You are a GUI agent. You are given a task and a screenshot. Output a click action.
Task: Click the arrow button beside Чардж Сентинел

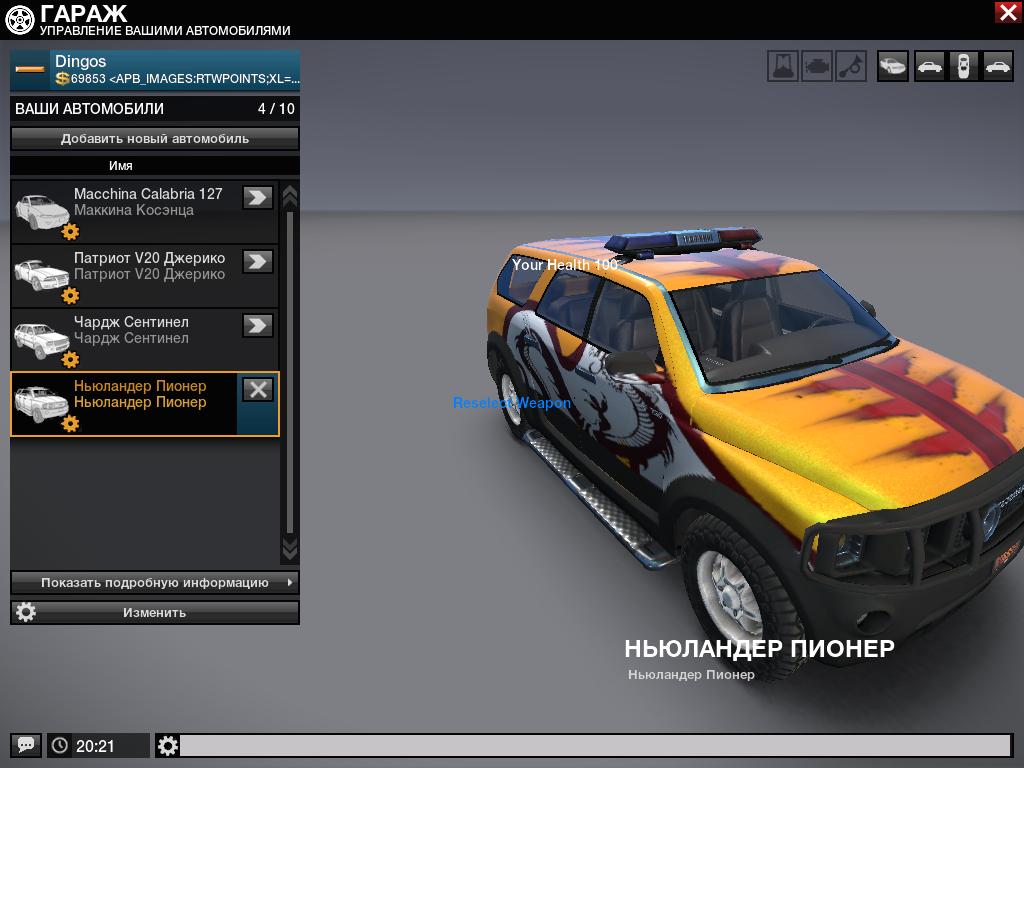[x=258, y=326]
